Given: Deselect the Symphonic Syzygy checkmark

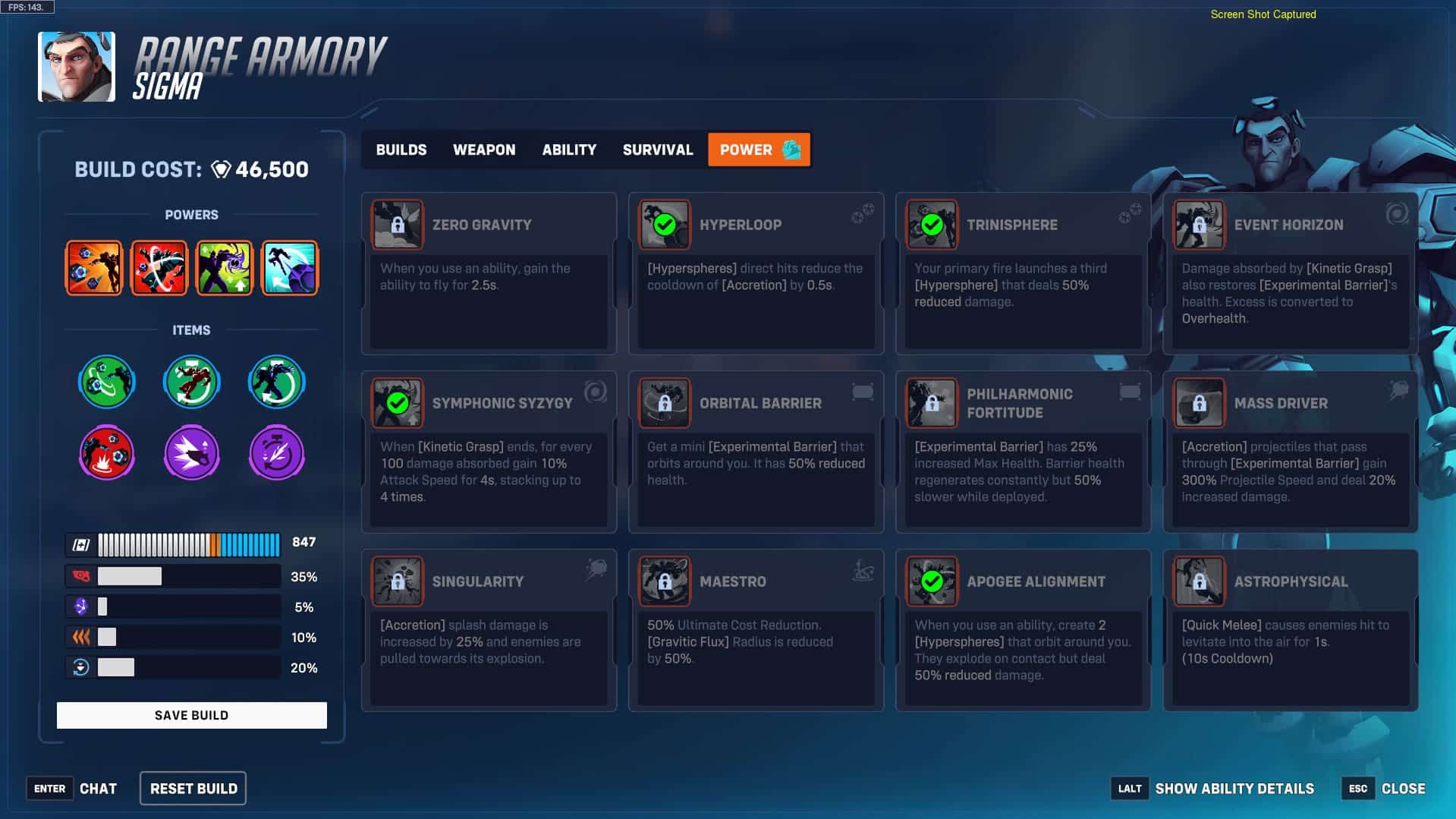Looking at the screenshot, I should pos(398,402).
